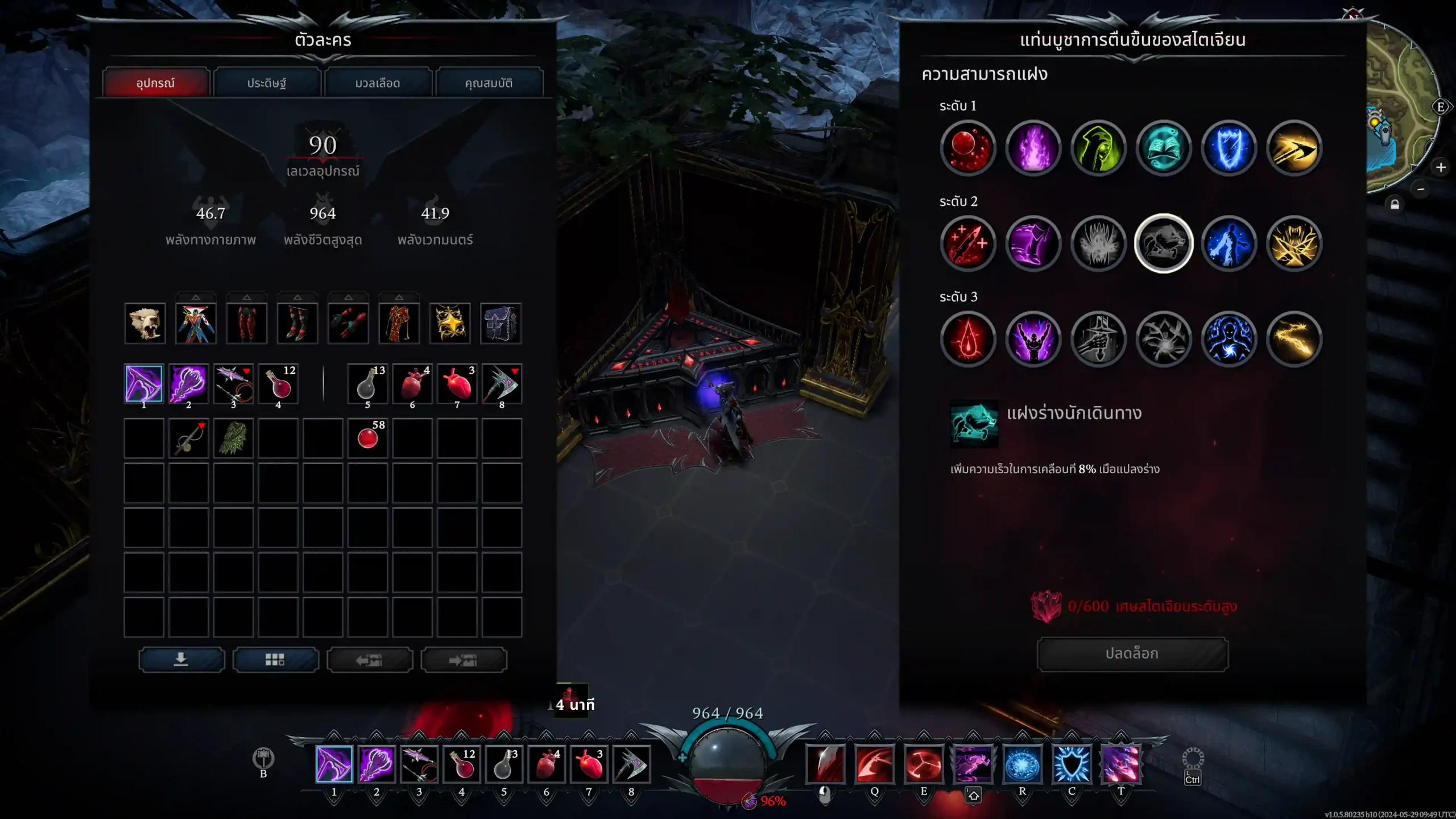Click the sort inventory grid button
Image resolution: width=1456 pixels, height=819 pixels.
[275, 660]
